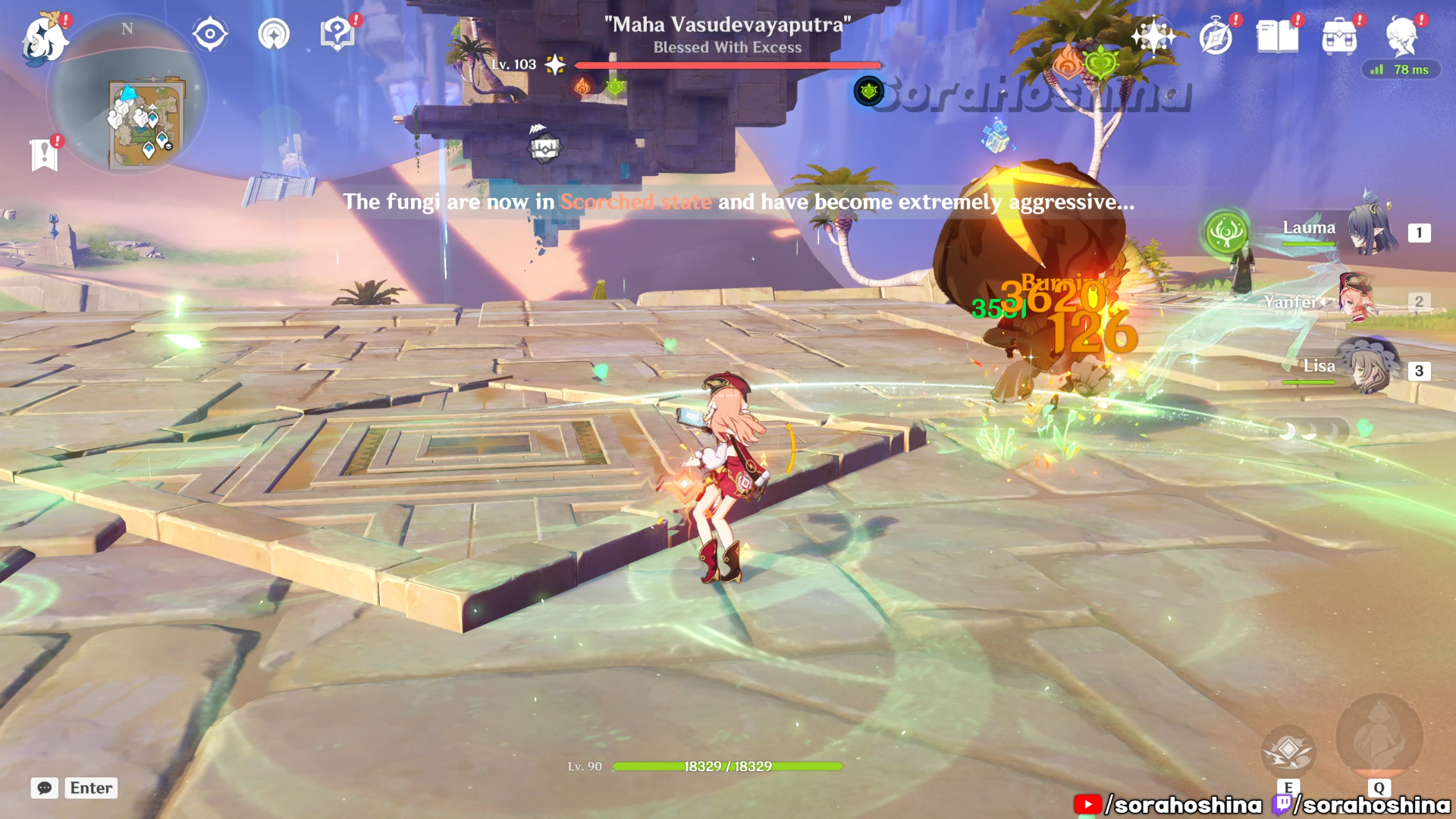
Task: Open the Wish star icon
Action: [1153, 36]
